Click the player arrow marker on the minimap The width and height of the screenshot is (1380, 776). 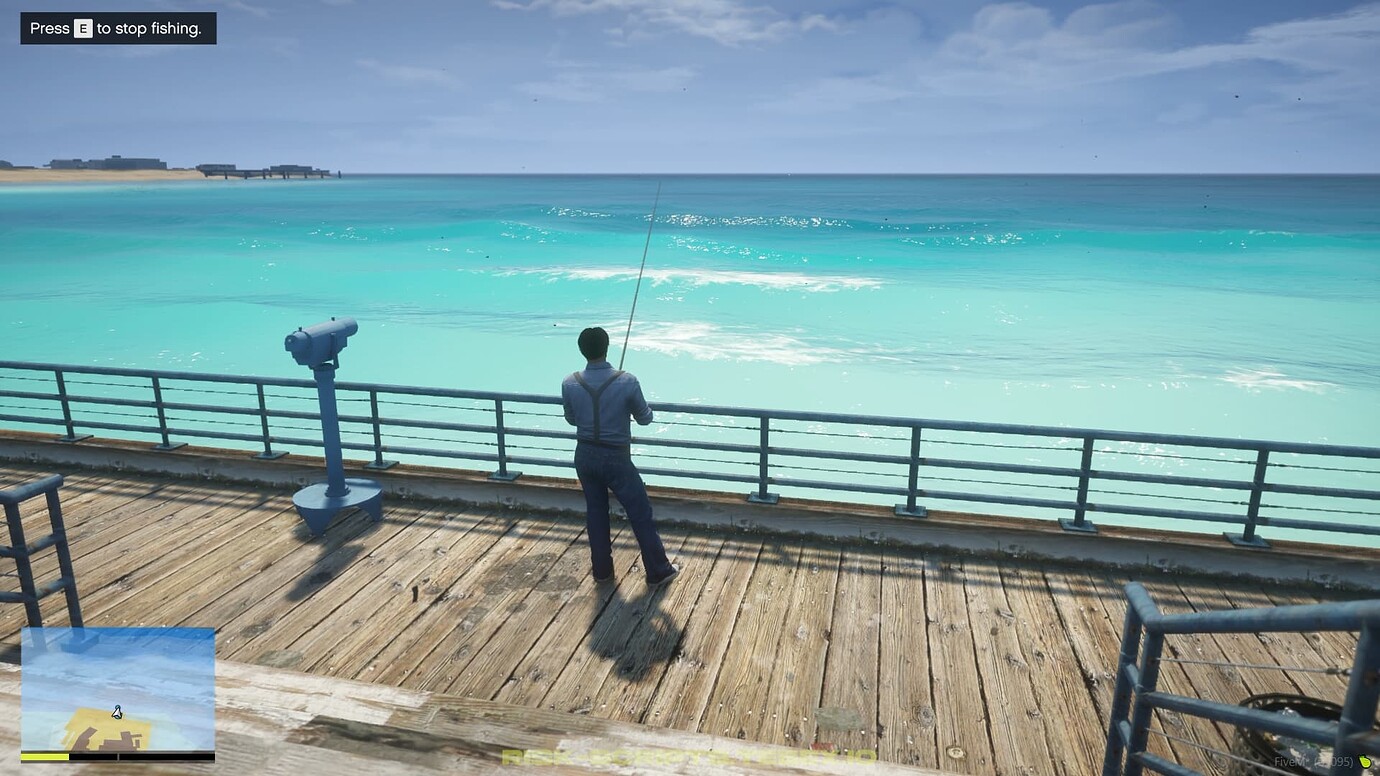[117, 712]
